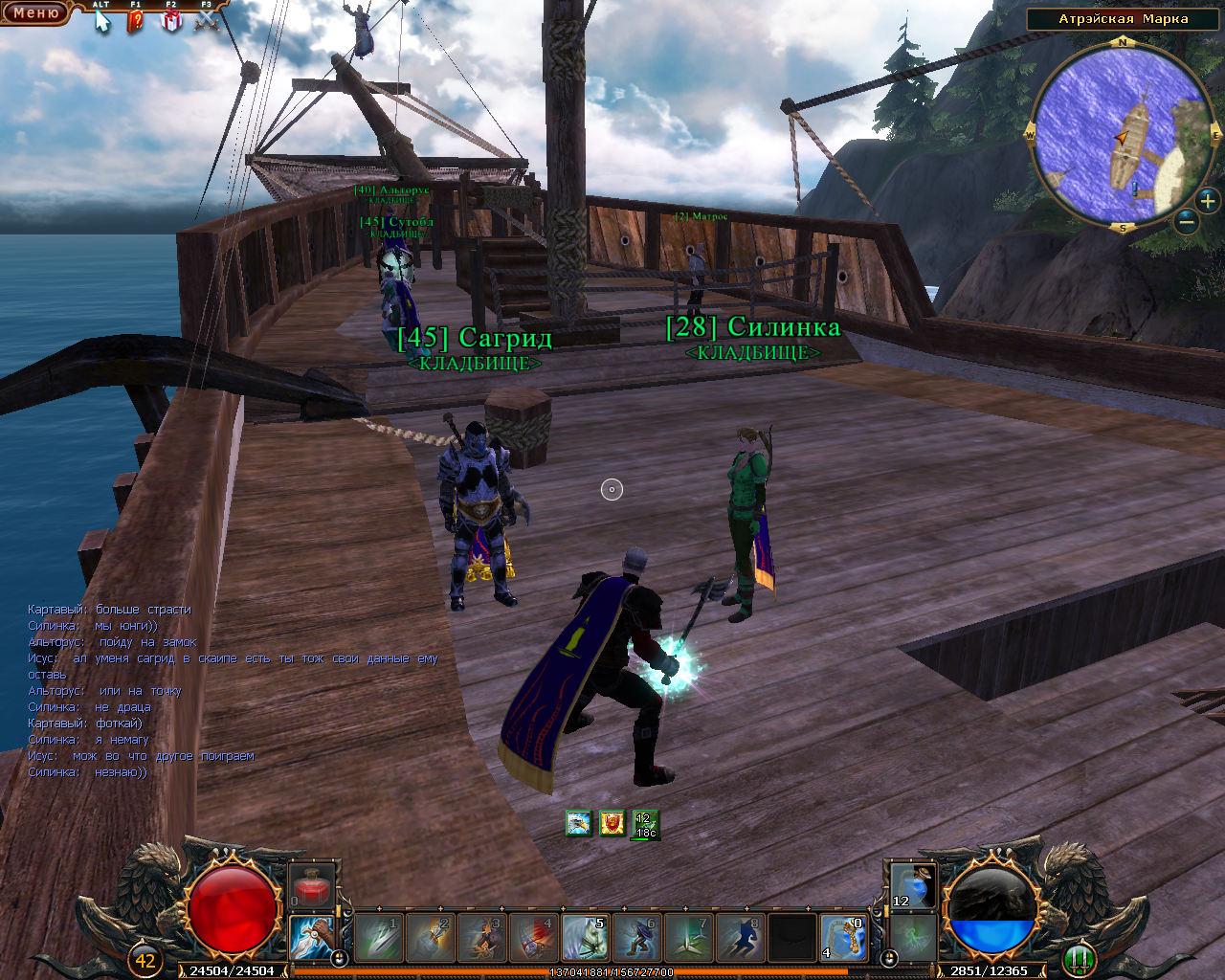Use the blue item in slot 0
Screen dimensions: 1225x980
click(843, 938)
